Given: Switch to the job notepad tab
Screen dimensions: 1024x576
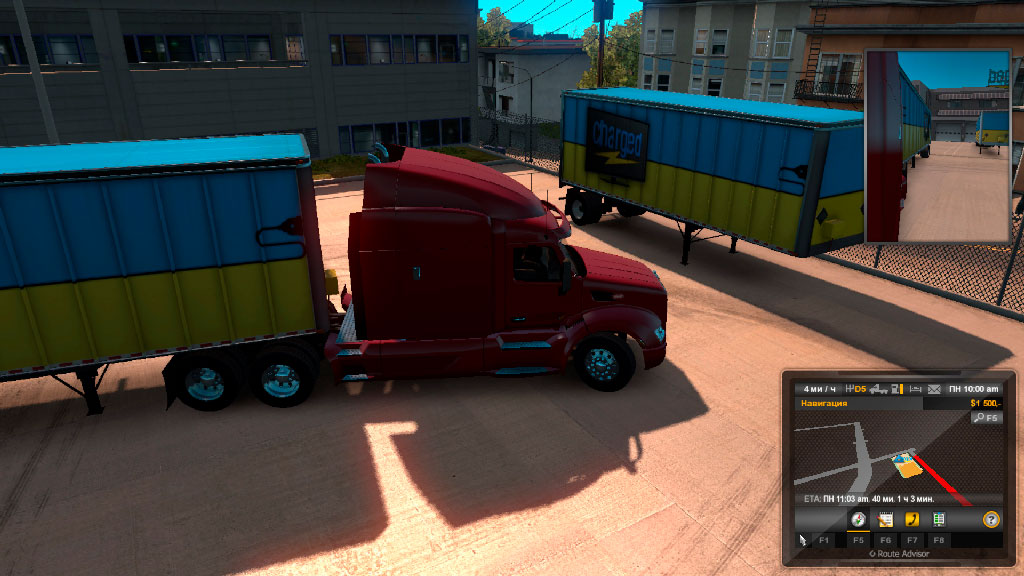Looking at the screenshot, I should (885, 519).
